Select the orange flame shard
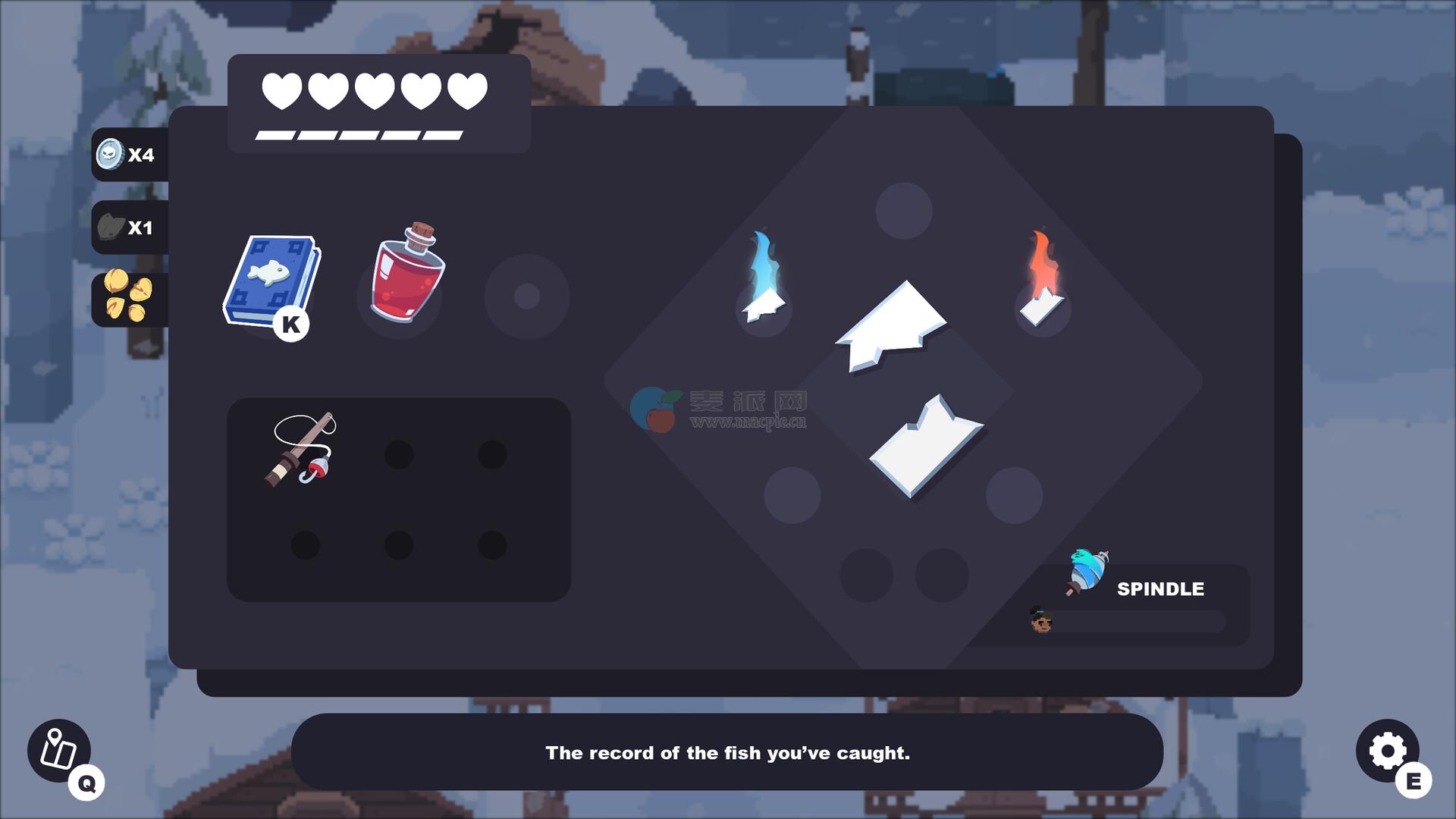 tap(1043, 281)
